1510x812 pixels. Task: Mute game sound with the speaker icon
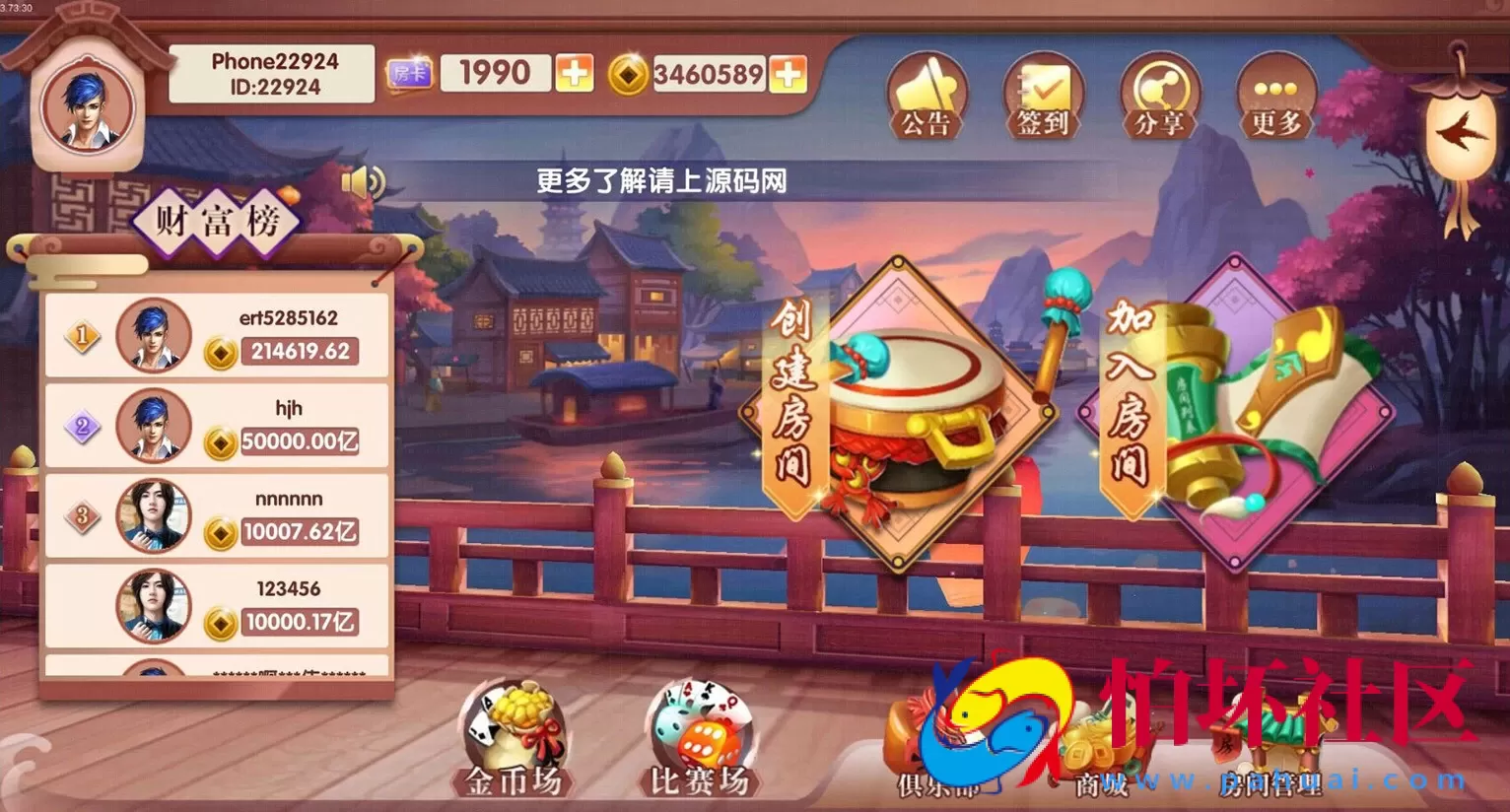pyautogui.click(x=364, y=181)
